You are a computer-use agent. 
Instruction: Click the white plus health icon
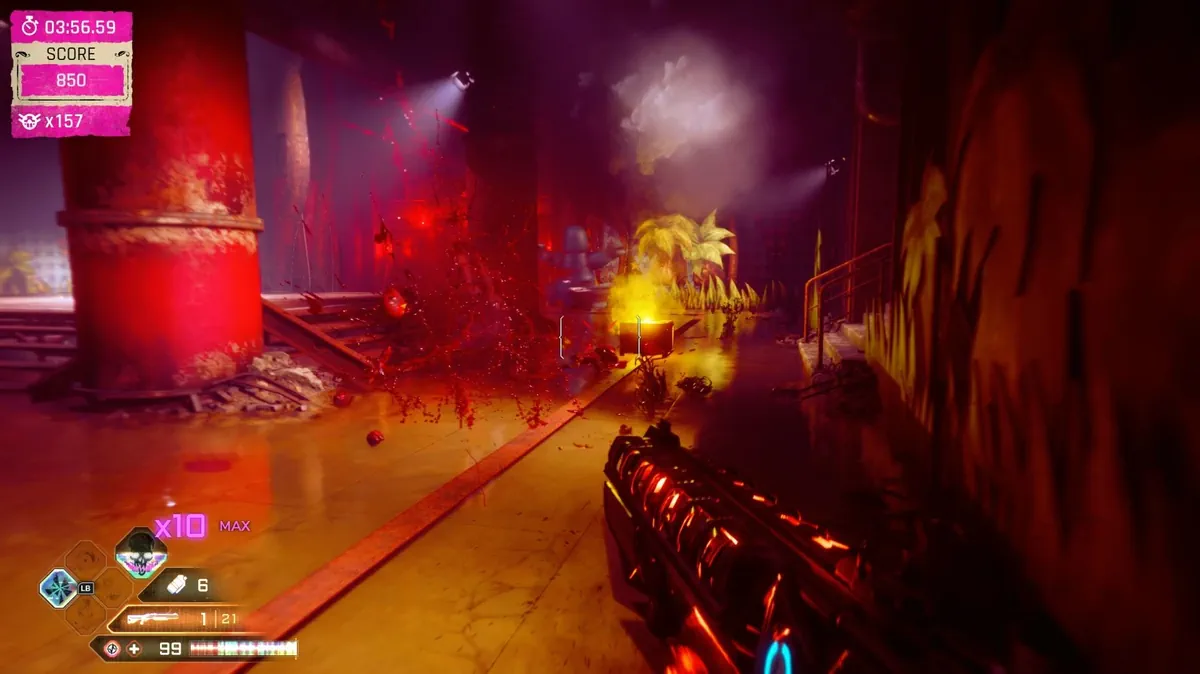(x=135, y=649)
